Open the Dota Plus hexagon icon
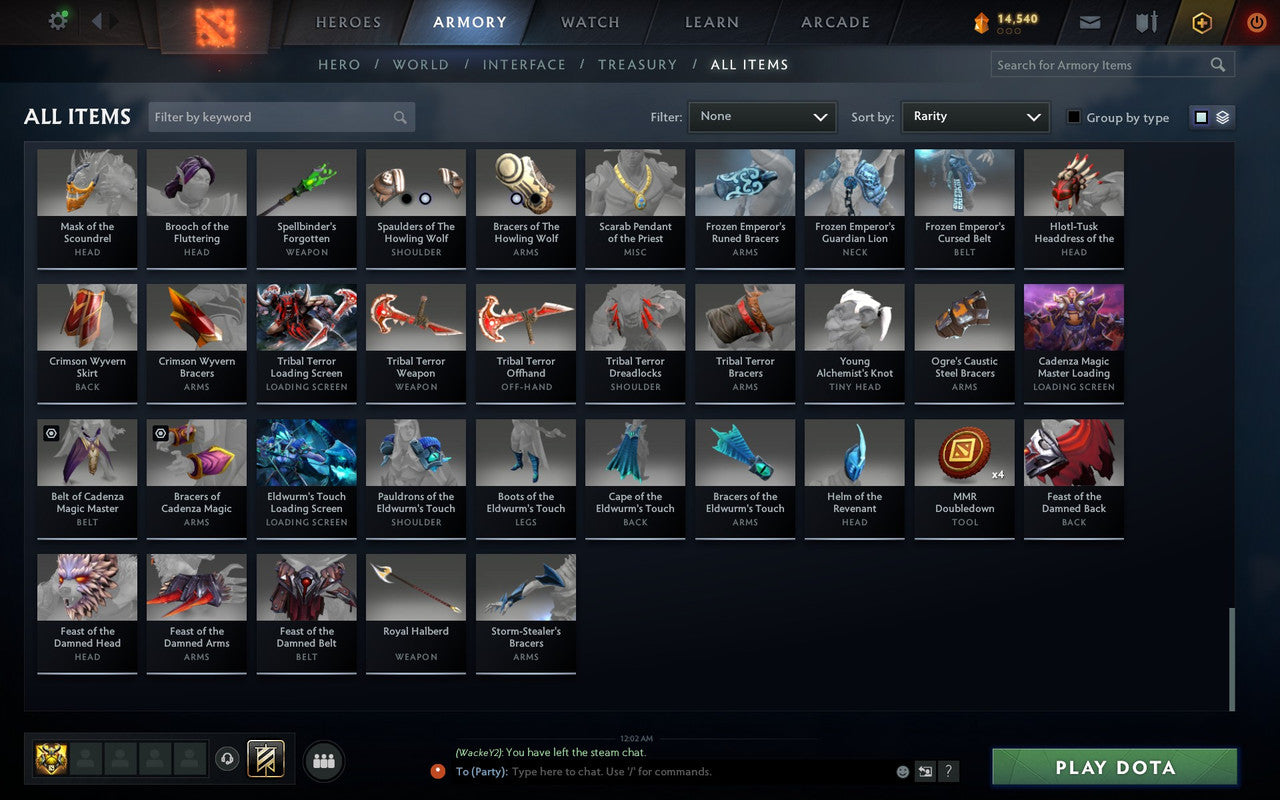The height and width of the screenshot is (800, 1280). (x=1201, y=22)
